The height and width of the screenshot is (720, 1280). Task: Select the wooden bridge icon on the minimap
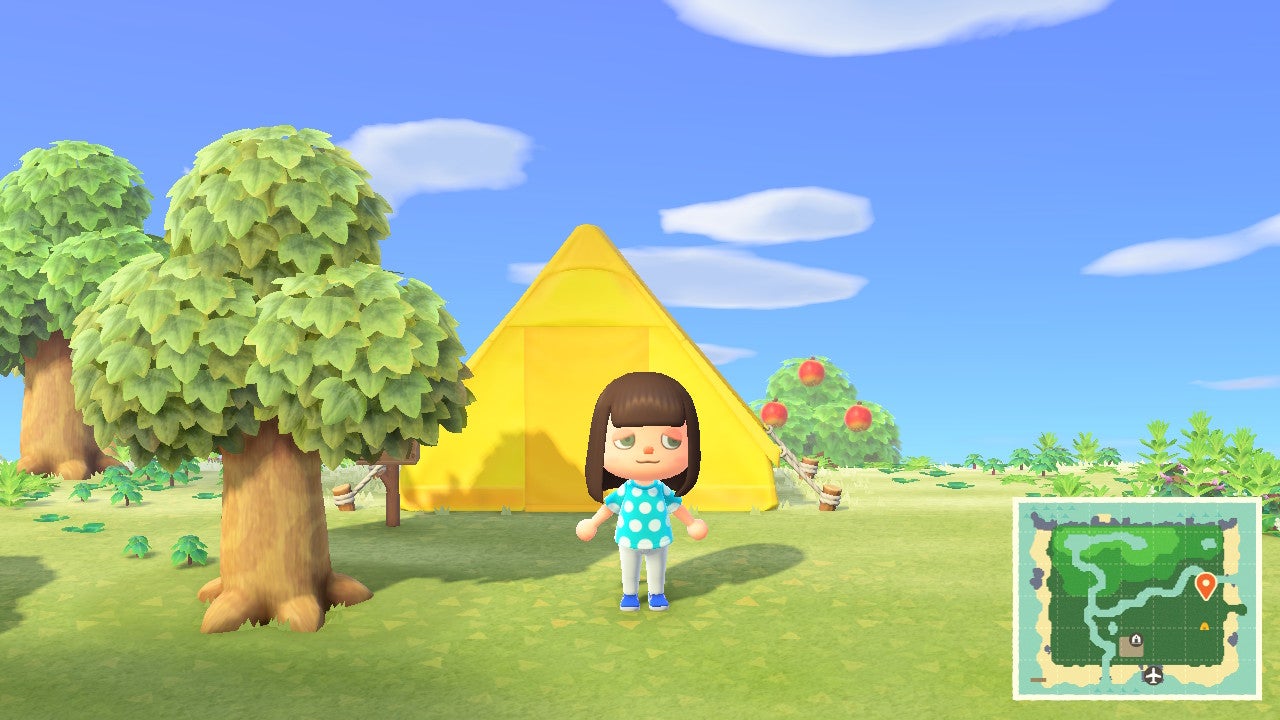click(1037, 680)
